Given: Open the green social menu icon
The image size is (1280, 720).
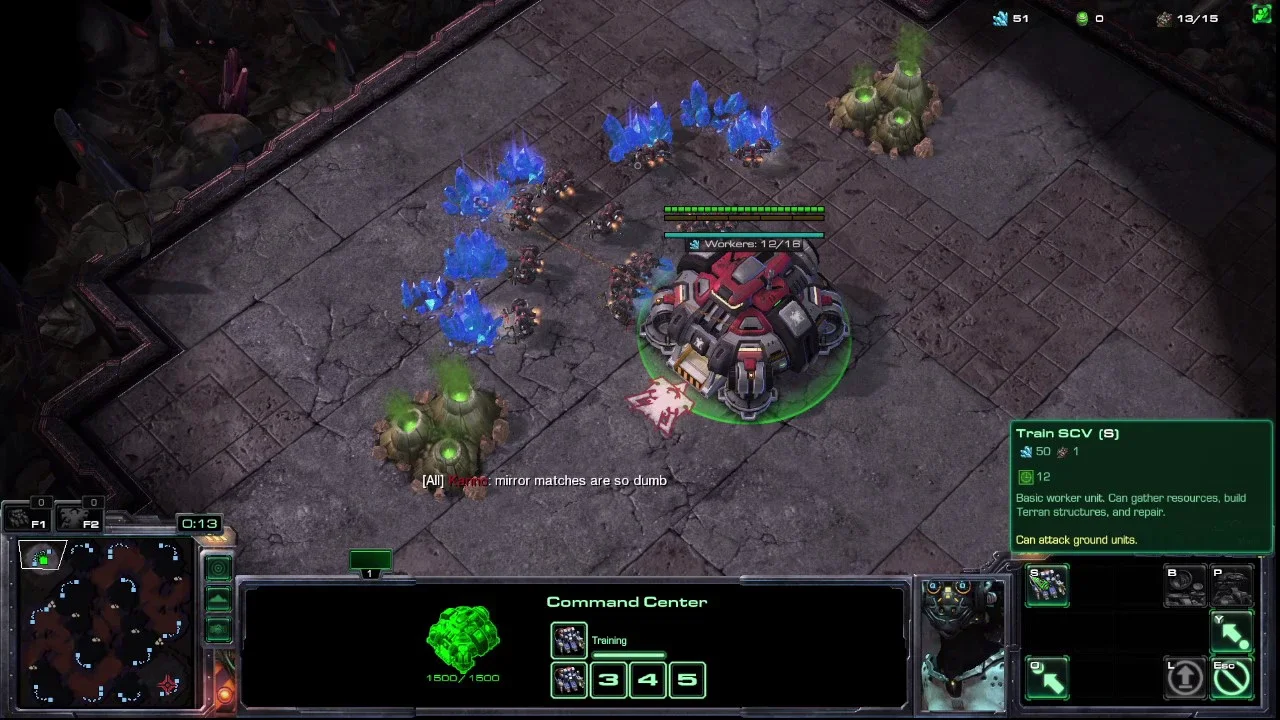Looking at the screenshot, I should click(x=1261, y=14).
